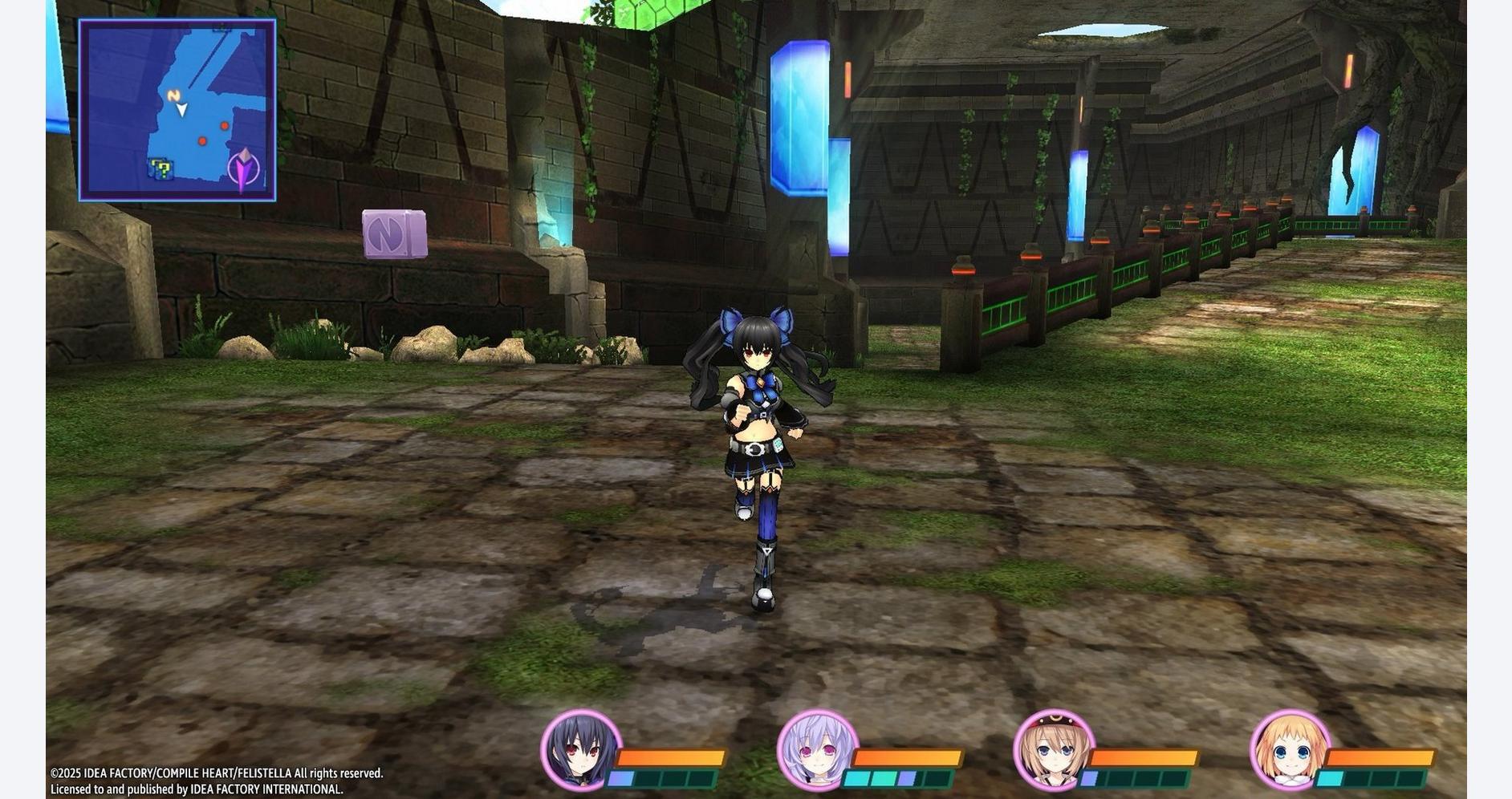1512x799 pixels.
Task: Select Blanc's party portrait
Action: point(1054,750)
